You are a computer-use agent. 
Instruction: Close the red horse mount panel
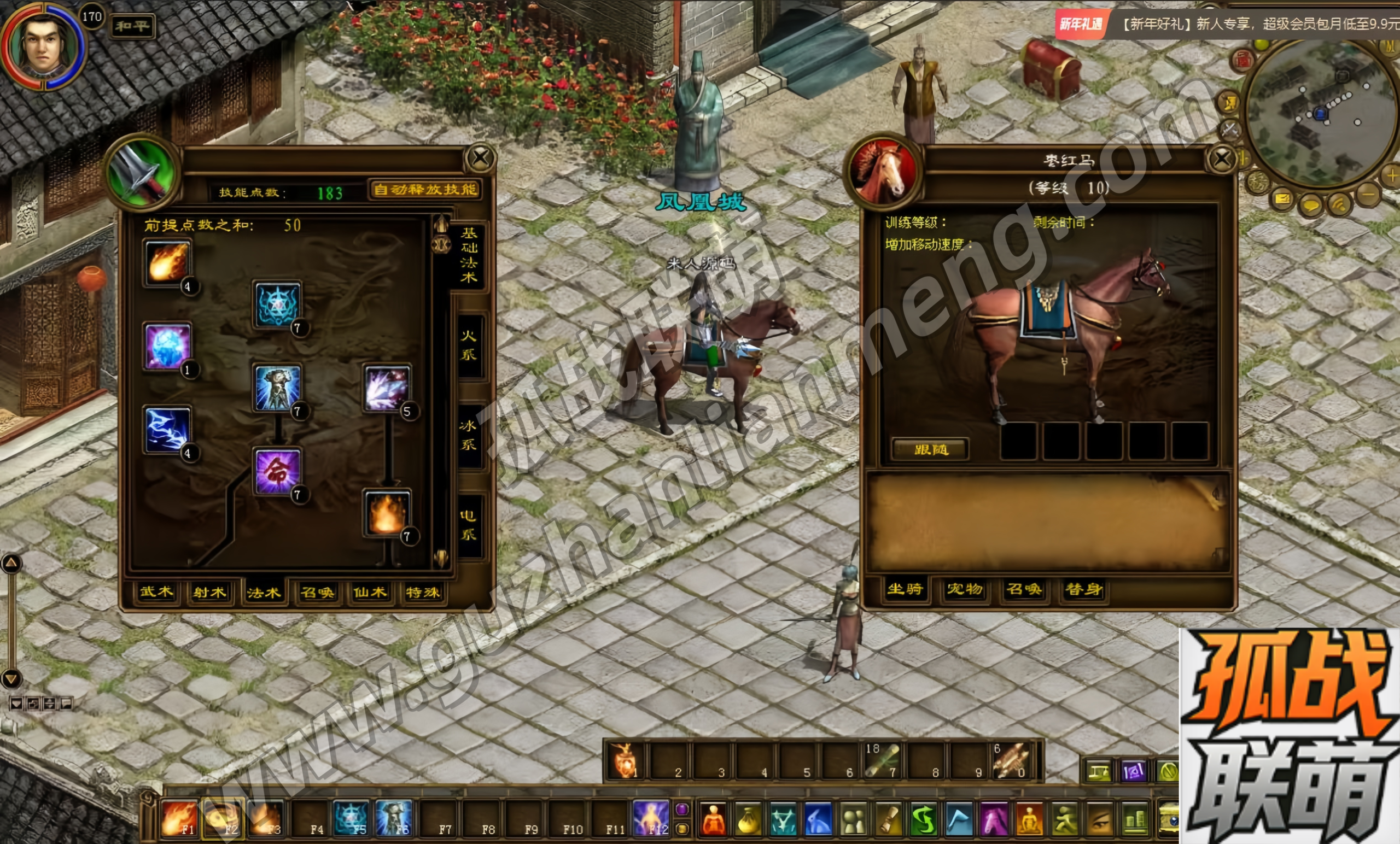(x=1222, y=160)
